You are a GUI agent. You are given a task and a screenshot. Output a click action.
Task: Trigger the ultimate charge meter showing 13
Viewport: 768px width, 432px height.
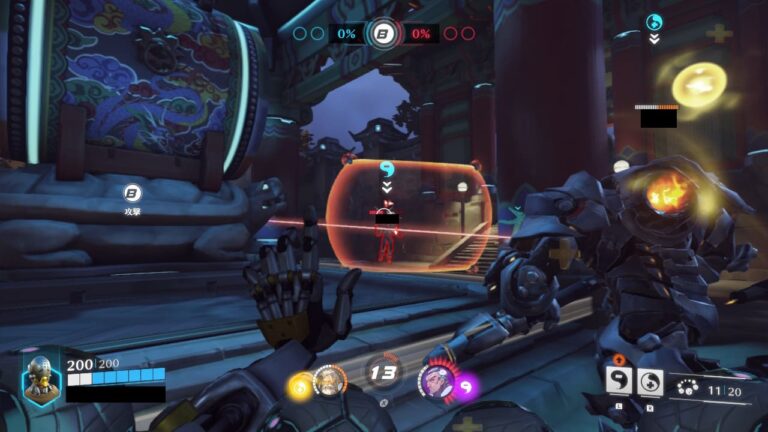[x=382, y=373]
